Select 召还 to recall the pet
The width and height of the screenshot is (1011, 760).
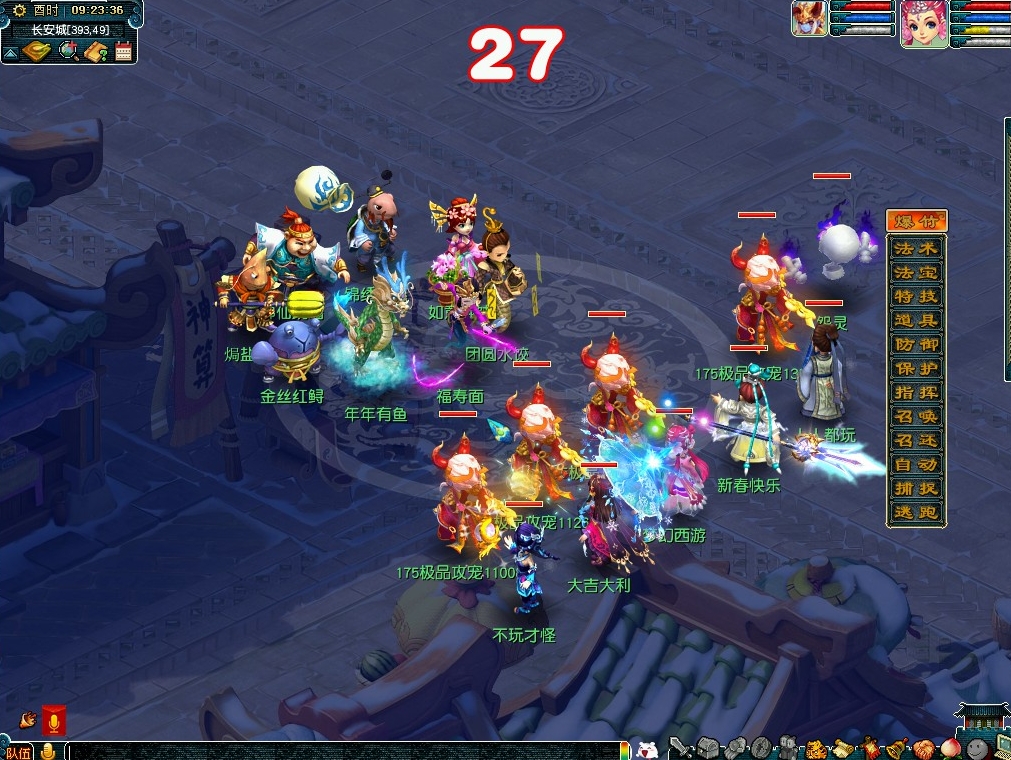916,440
